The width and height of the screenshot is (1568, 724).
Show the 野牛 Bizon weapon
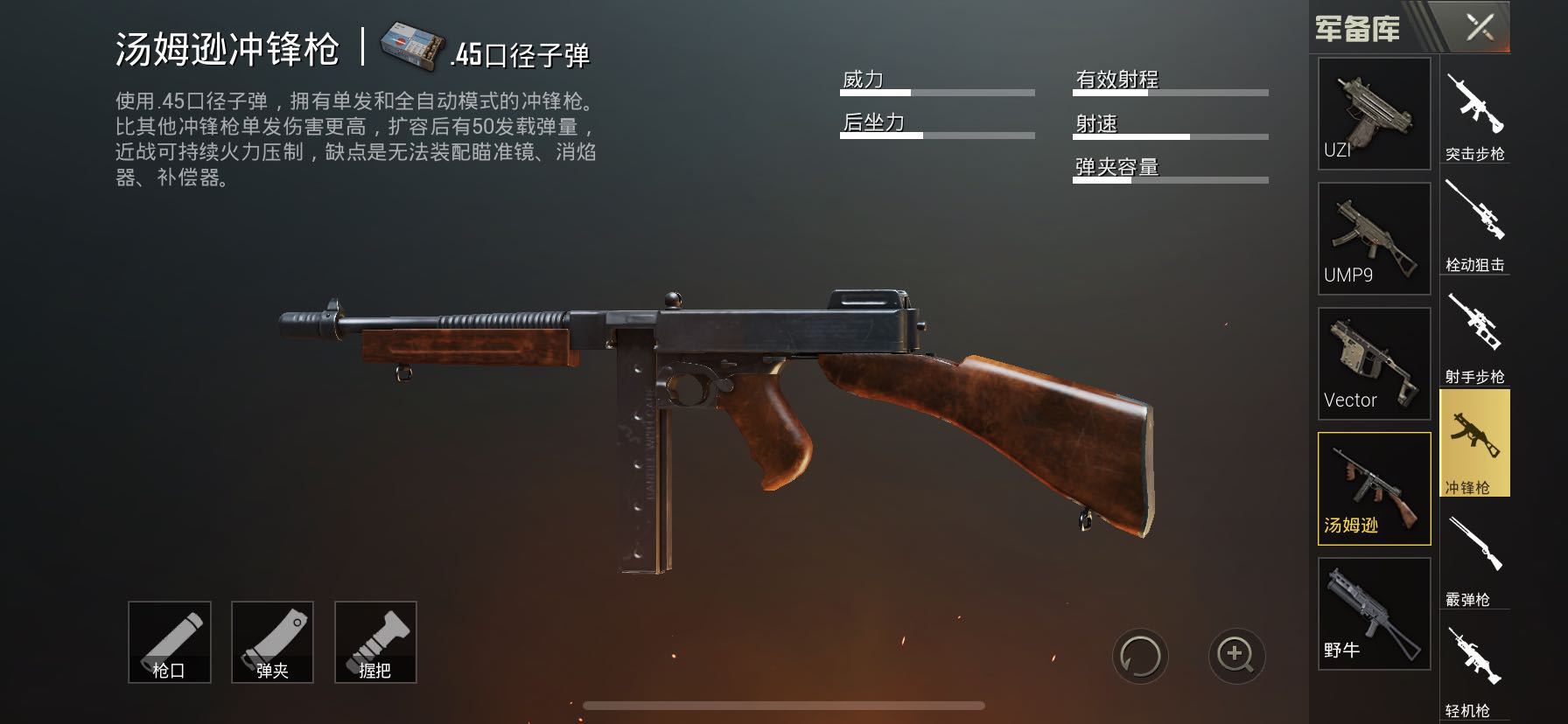click(x=1374, y=614)
